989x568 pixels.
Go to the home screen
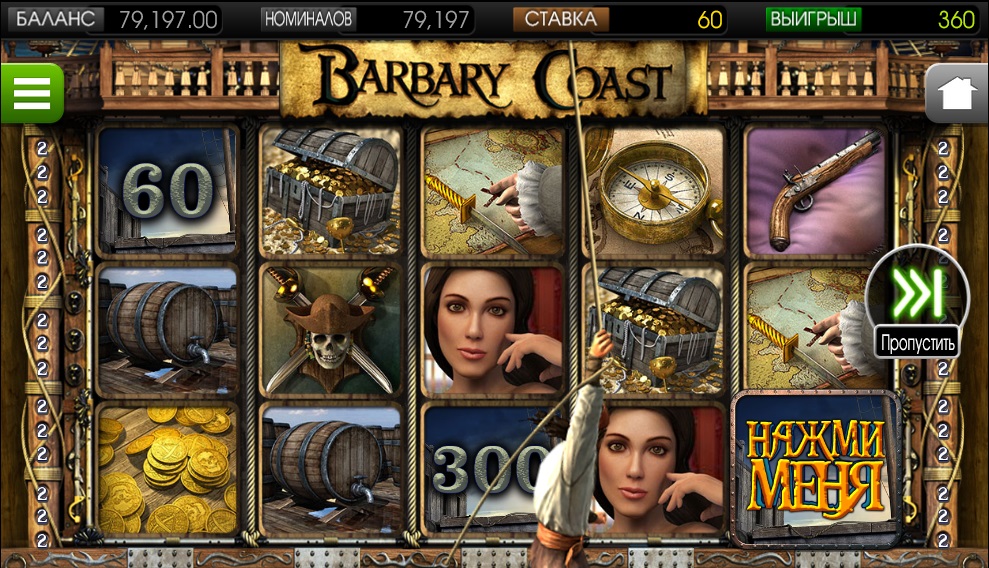tap(956, 94)
